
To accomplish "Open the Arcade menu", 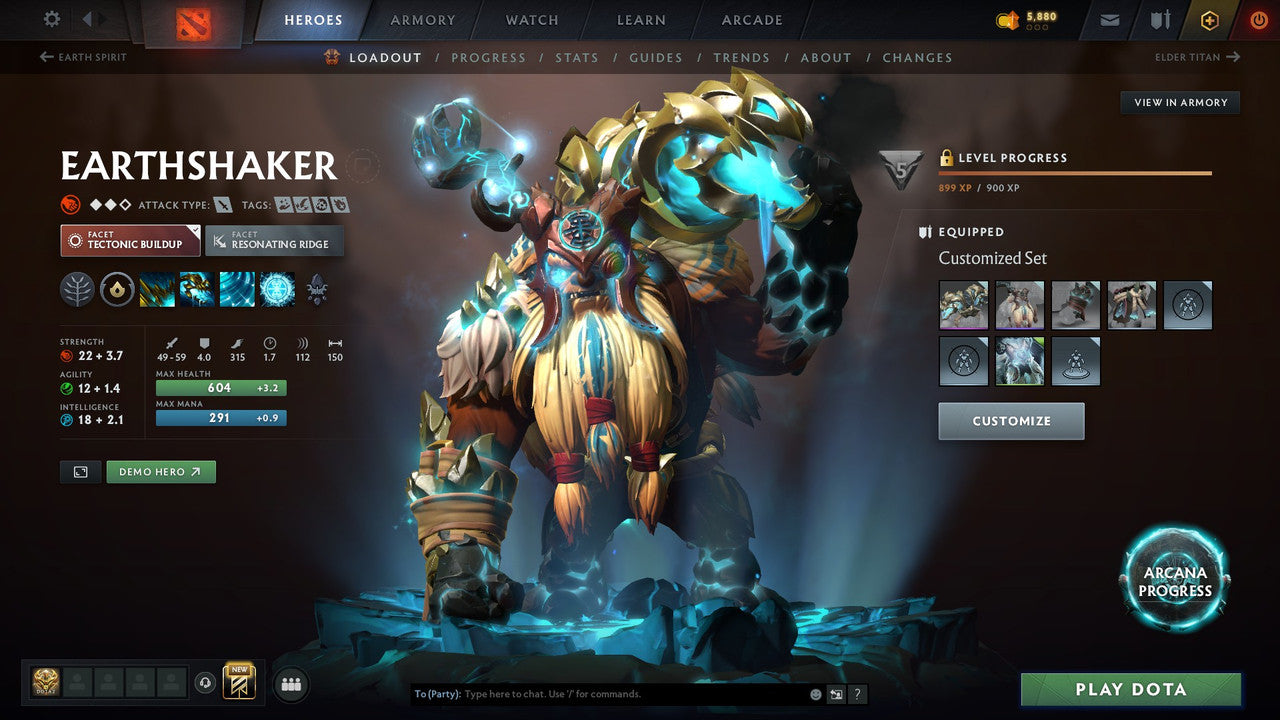I will point(751,19).
